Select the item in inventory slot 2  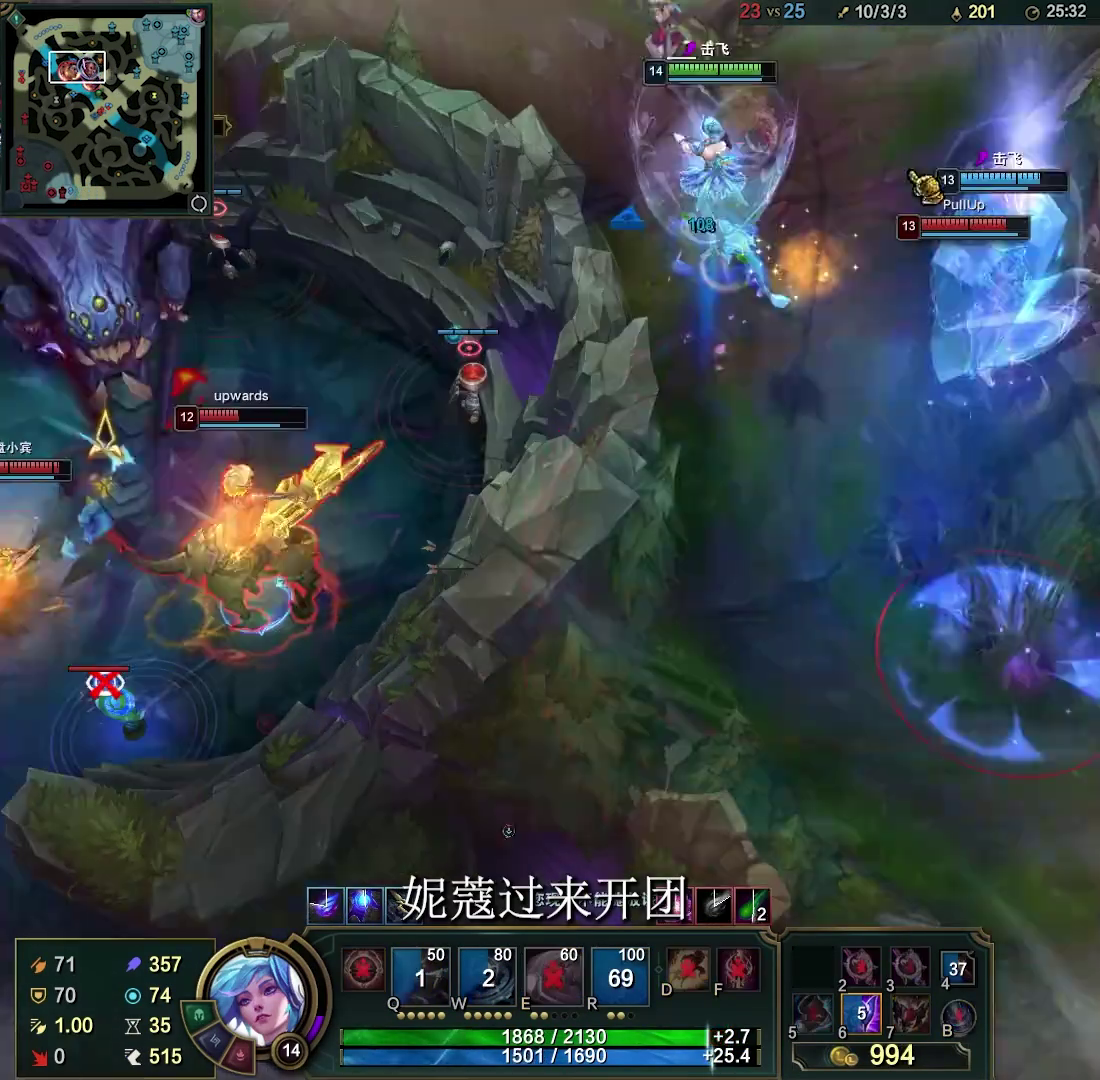861,966
